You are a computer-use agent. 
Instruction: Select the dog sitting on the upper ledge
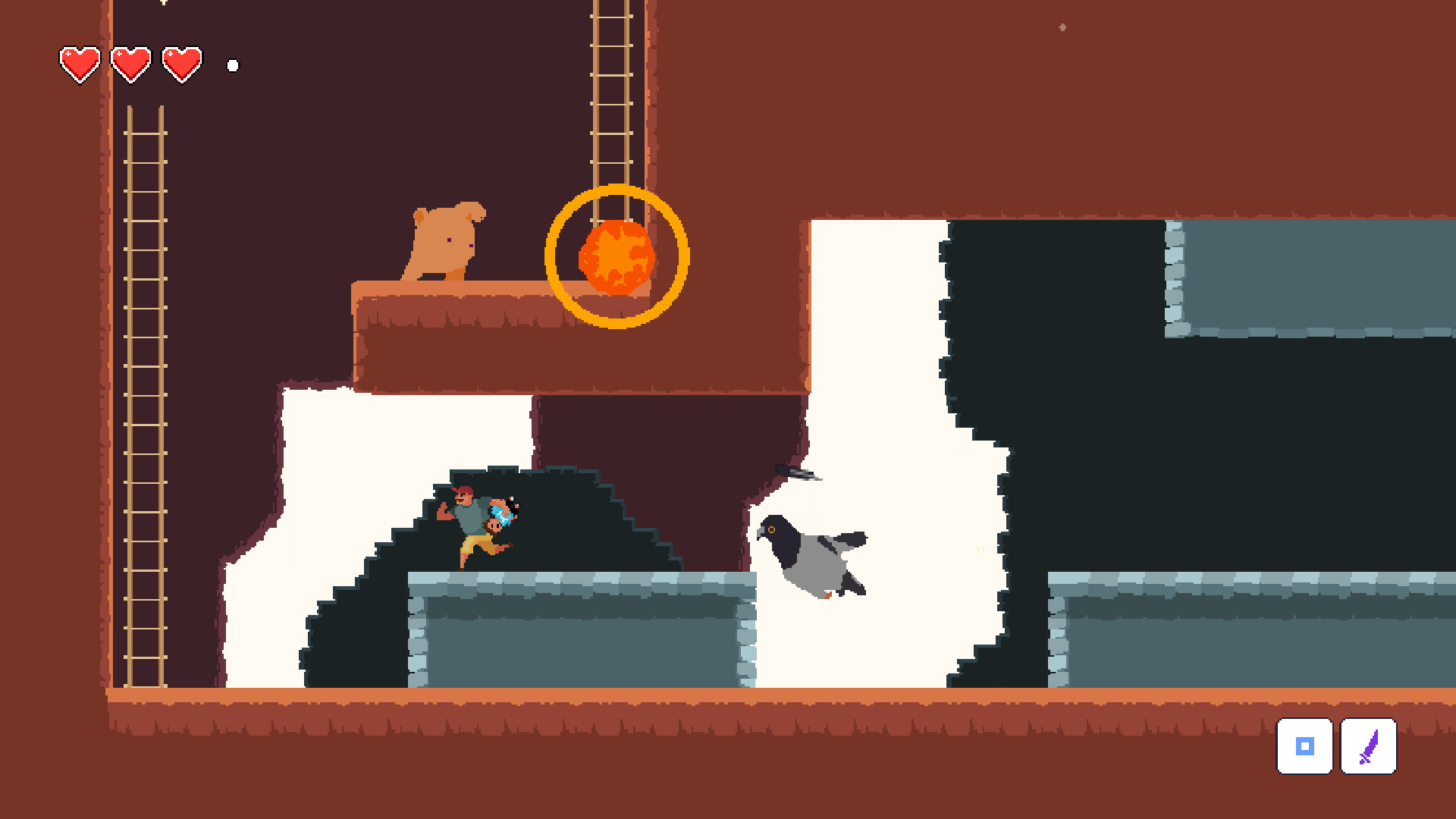pos(444,243)
